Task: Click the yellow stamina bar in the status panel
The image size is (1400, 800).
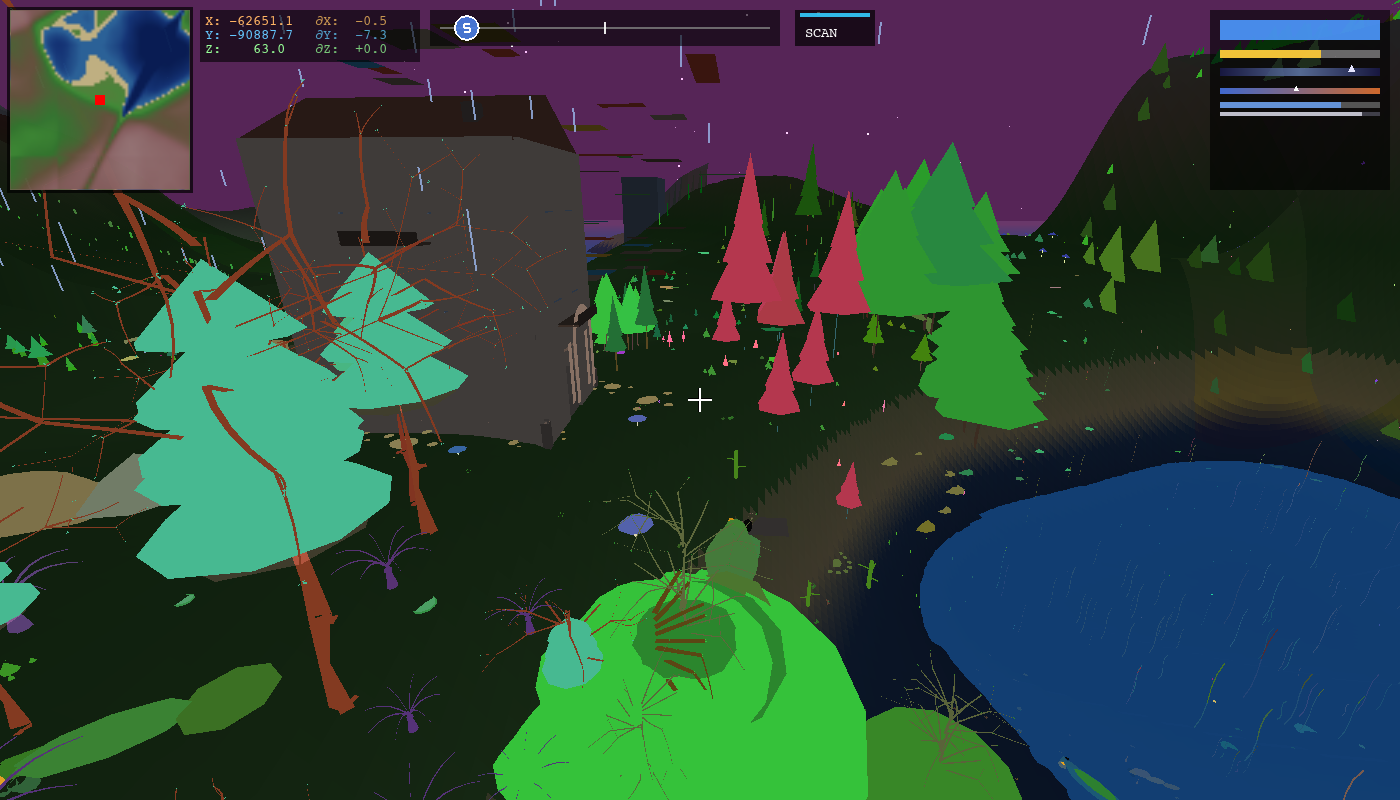Action: pyautogui.click(x=1270, y=53)
